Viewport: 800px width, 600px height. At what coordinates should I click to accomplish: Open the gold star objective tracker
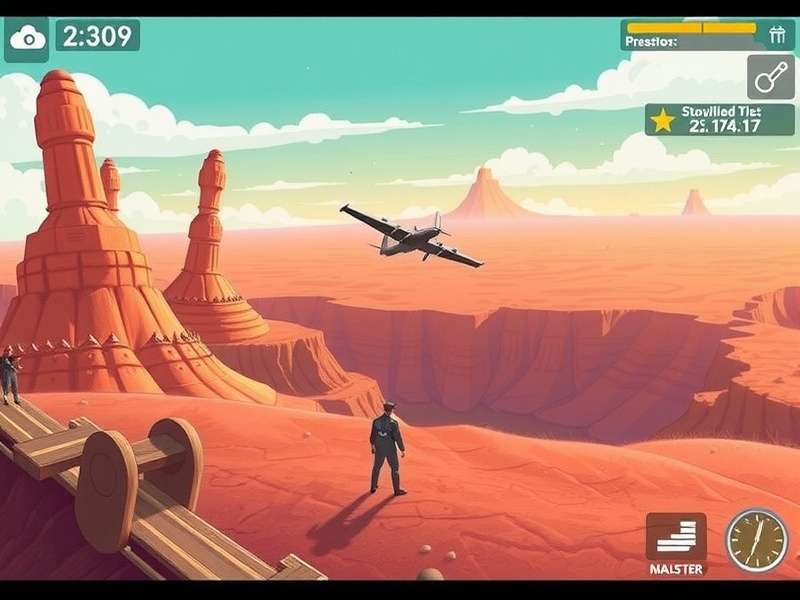(662, 121)
